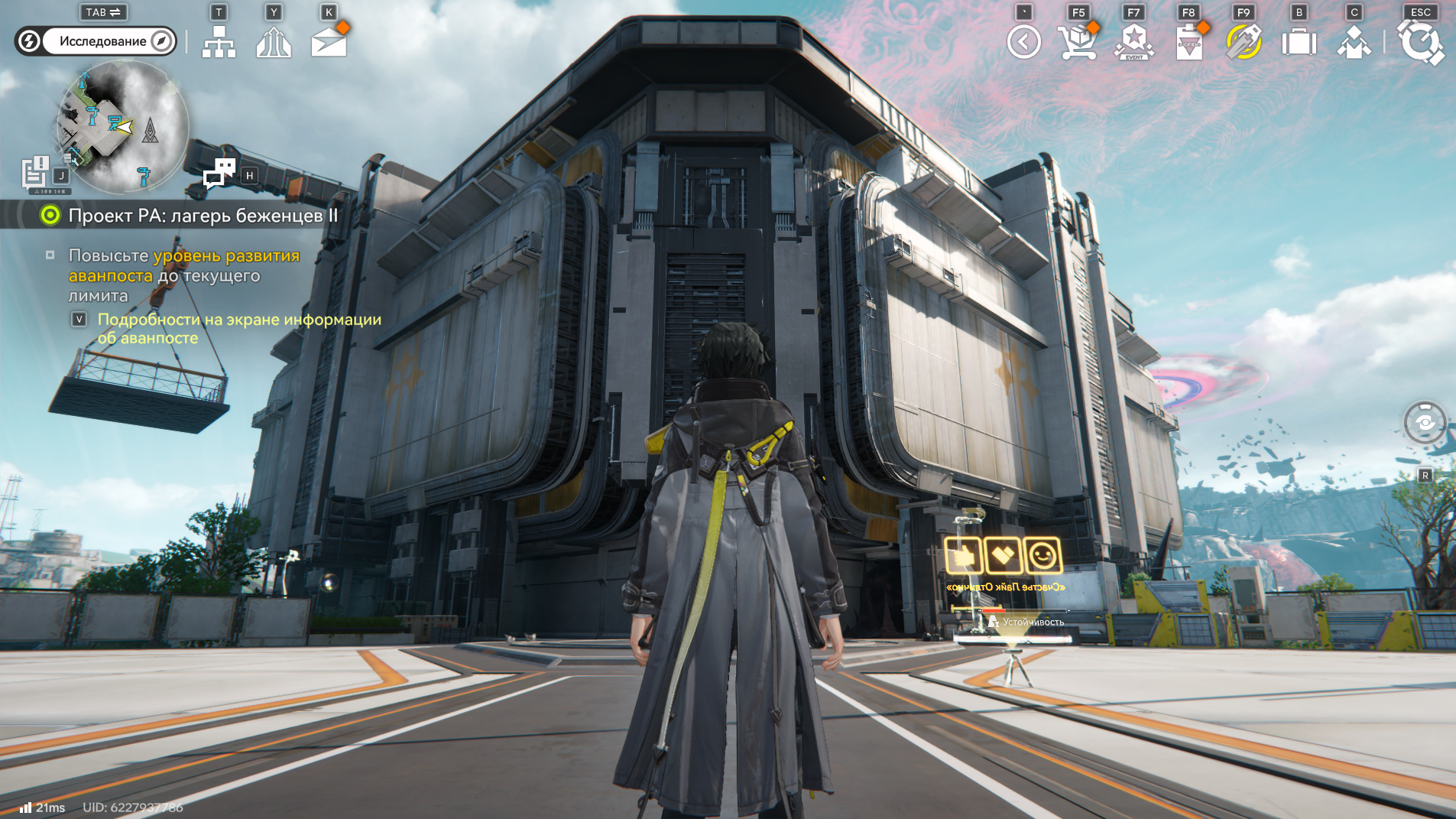Open the mail envelope icon

click(x=329, y=42)
